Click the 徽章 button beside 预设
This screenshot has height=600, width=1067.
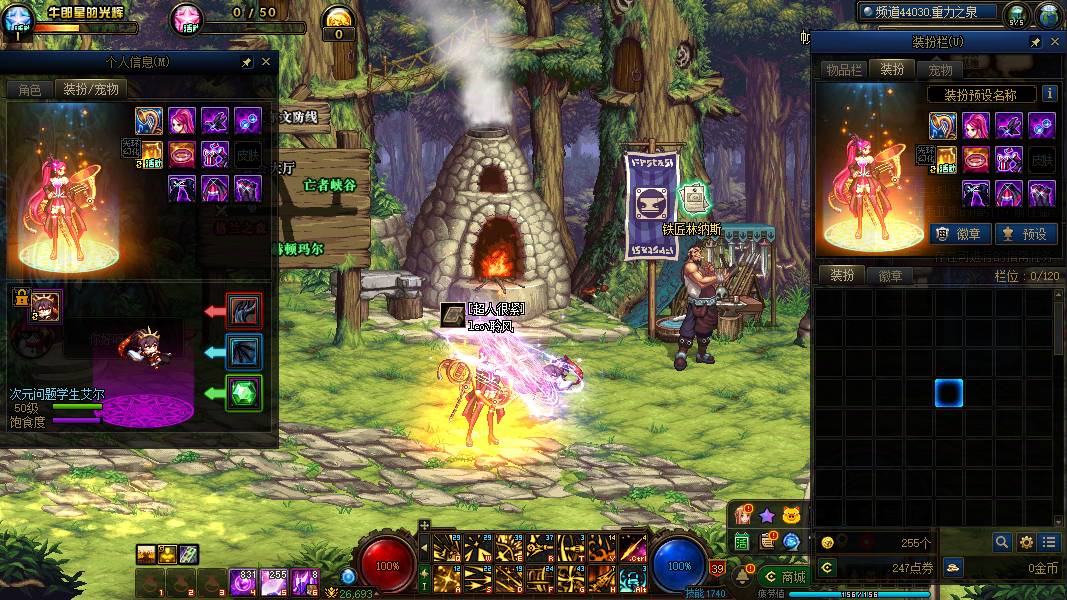[960, 234]
